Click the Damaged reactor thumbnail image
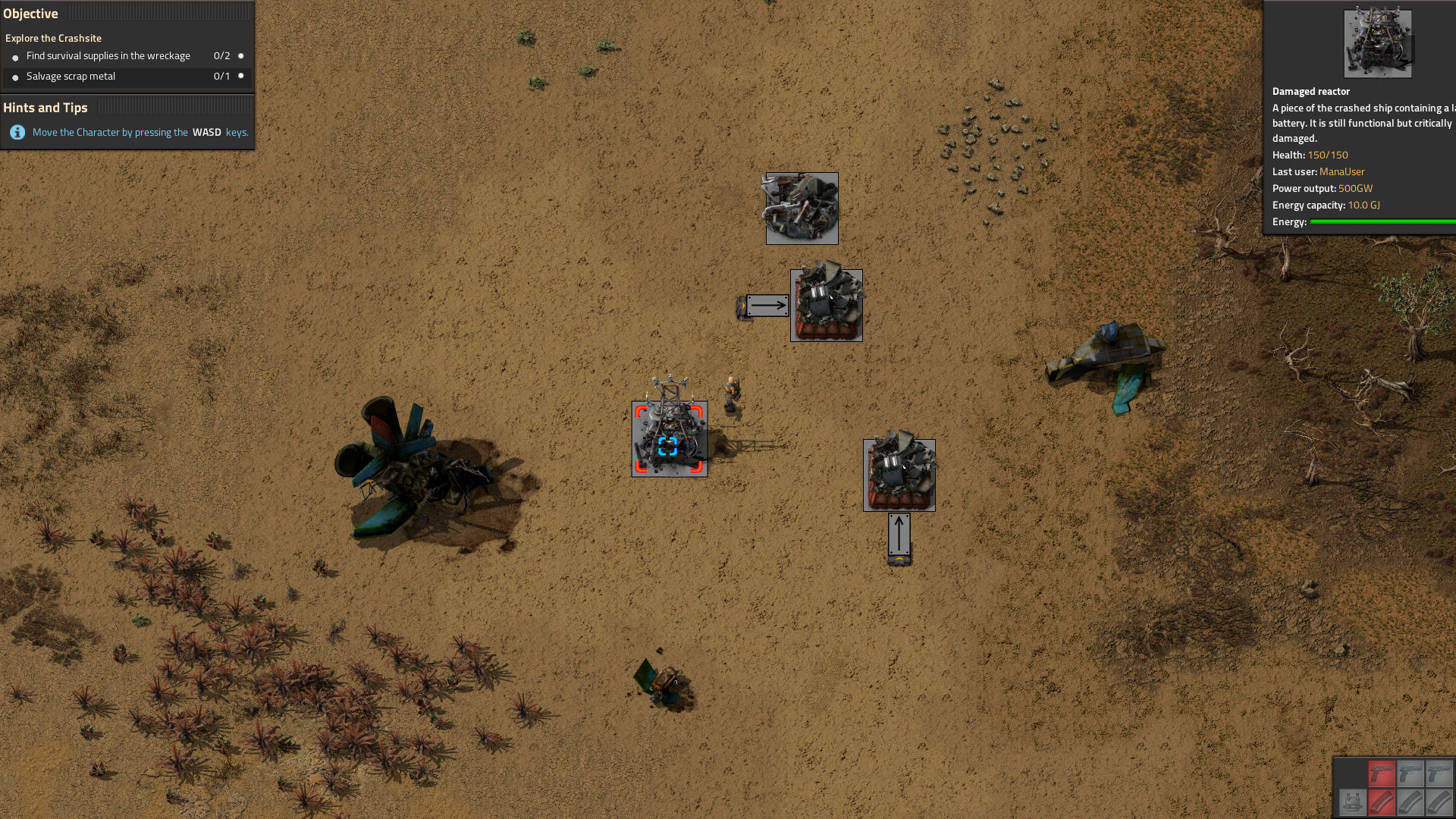This screenshot has height=819, width=1456. click(1378, 42)
